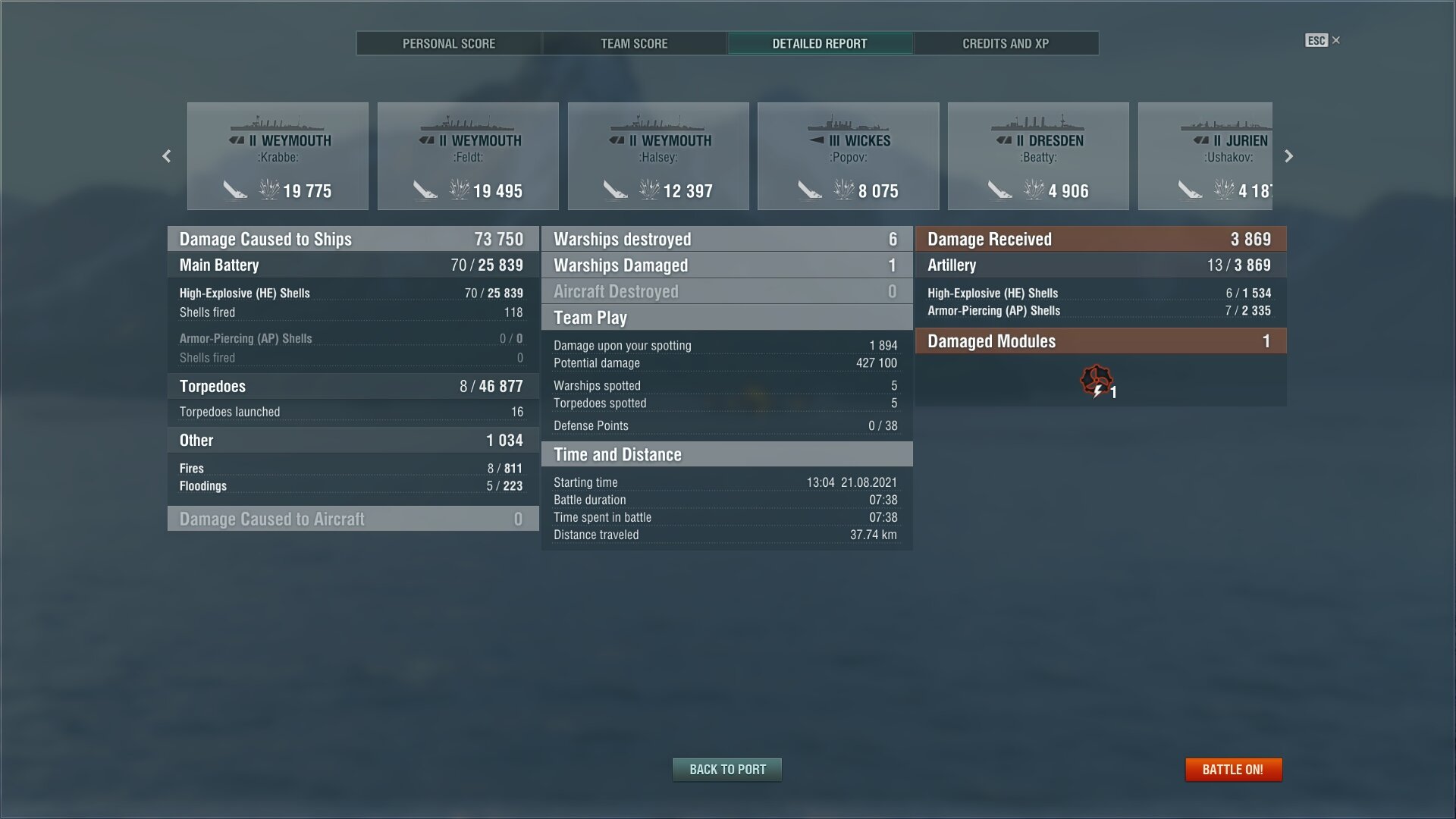This screenshot has height=819, width=1456.
Task: Show previous ships with the left arrow
Action: [x=167, y=156]
